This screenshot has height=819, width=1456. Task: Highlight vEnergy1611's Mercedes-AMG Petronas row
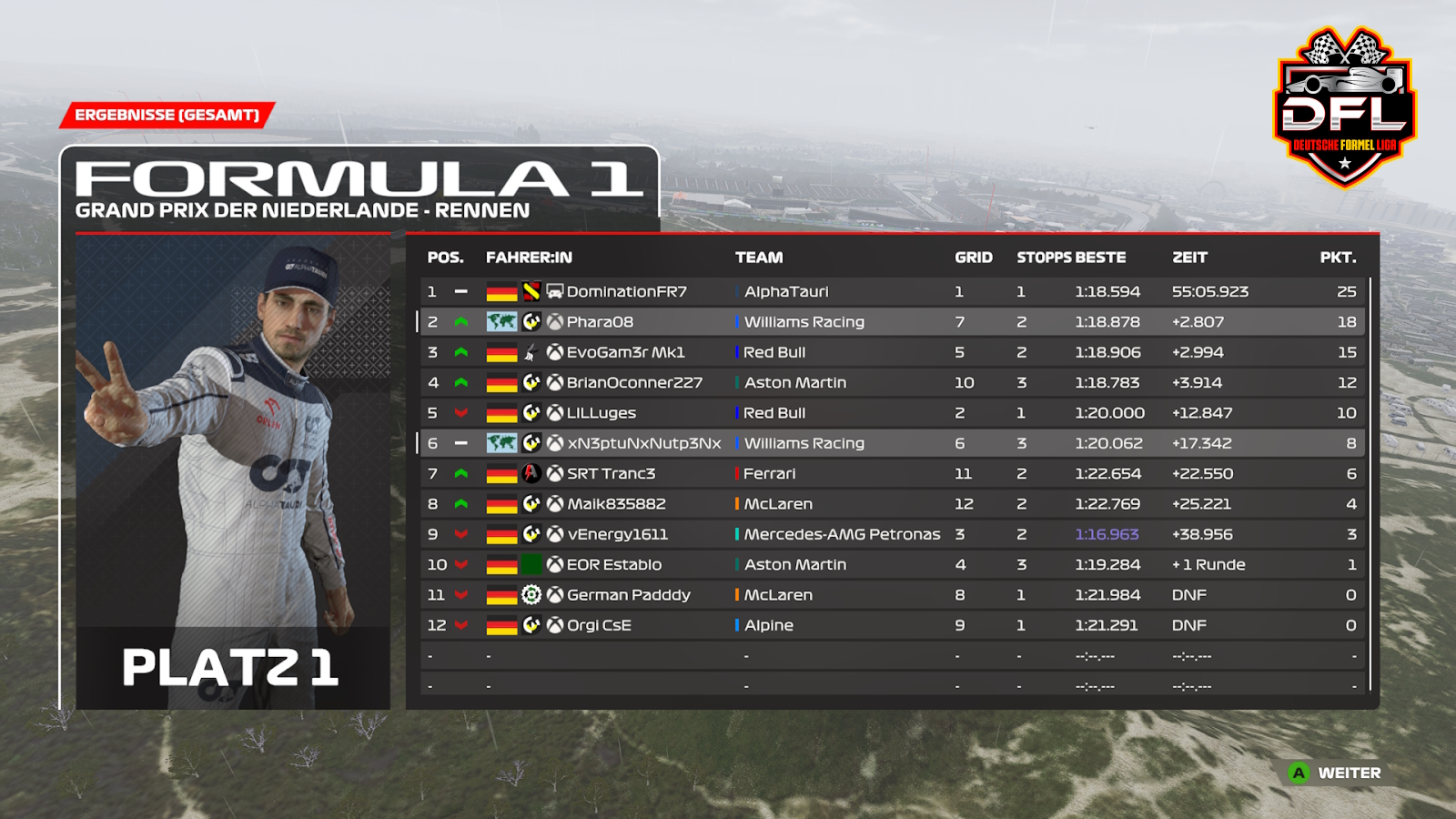pyautogui.click(x=617, y=534)
